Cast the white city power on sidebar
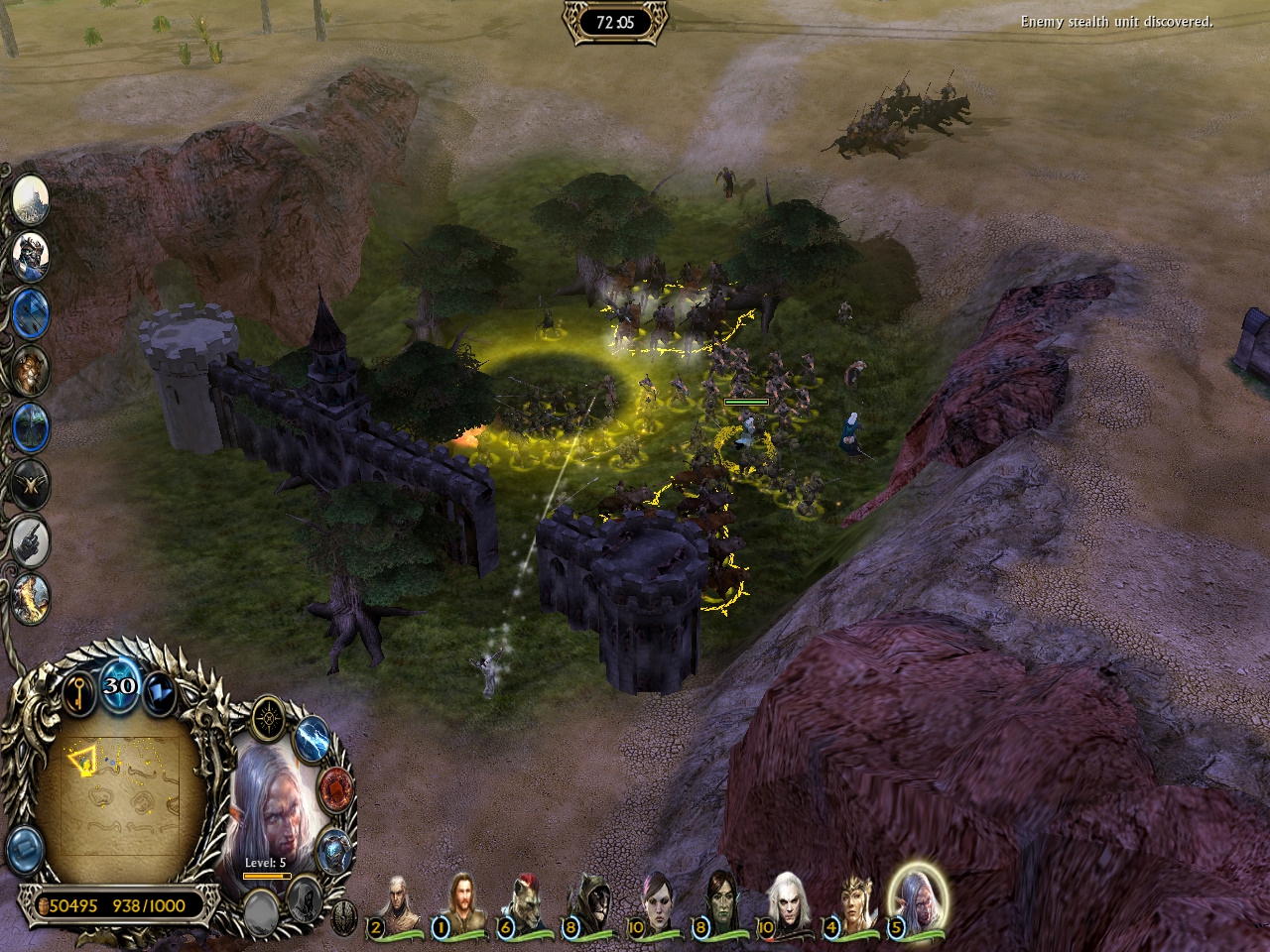 (32, 199)
